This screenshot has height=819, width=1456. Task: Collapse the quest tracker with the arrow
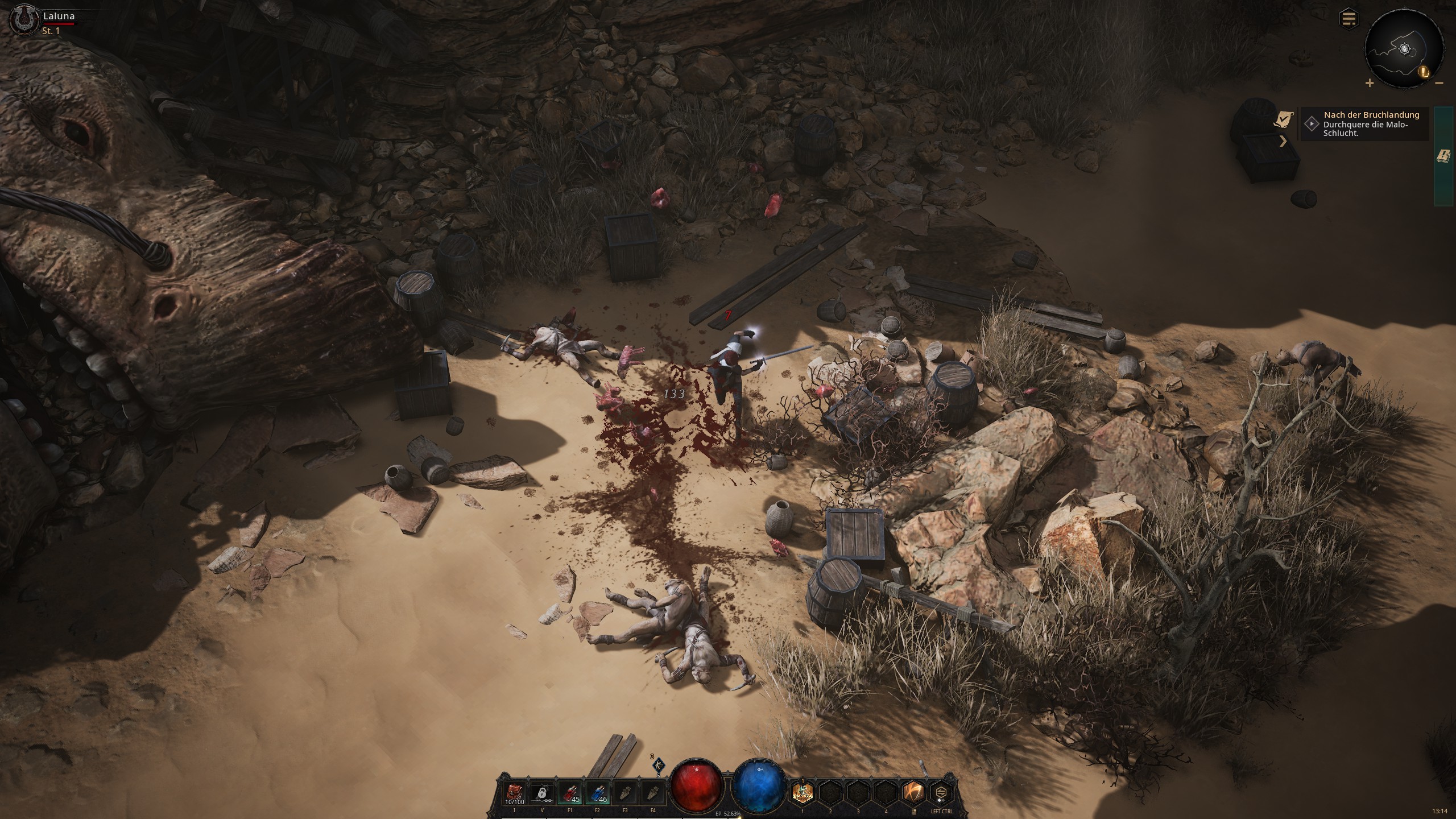pos(1283,141)
